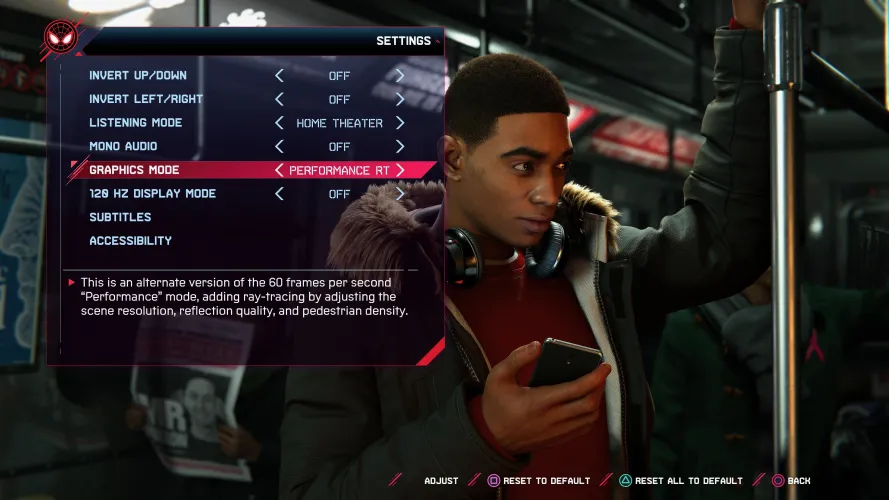The image size is (889, 500).
Task: Change Graphics Mode with the right arrow
Action: pyautogui.click(x=399, y=170)
